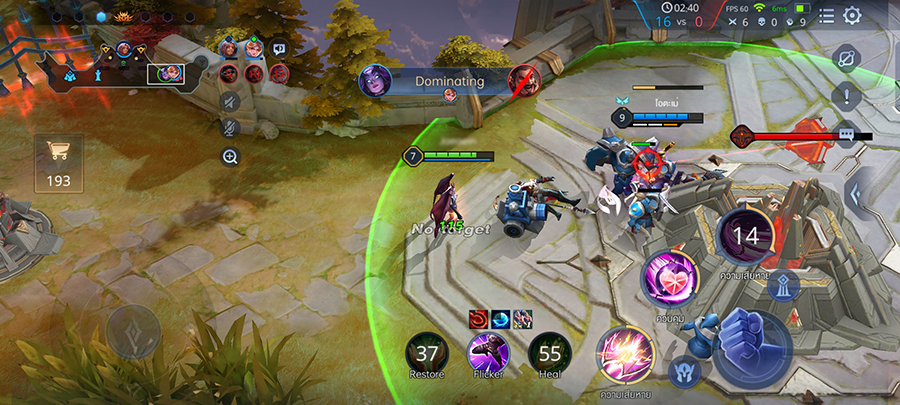This screenshot has width=900, height=405.
Task: Open the quick chat bubble icon
Action: pos(279,47)
